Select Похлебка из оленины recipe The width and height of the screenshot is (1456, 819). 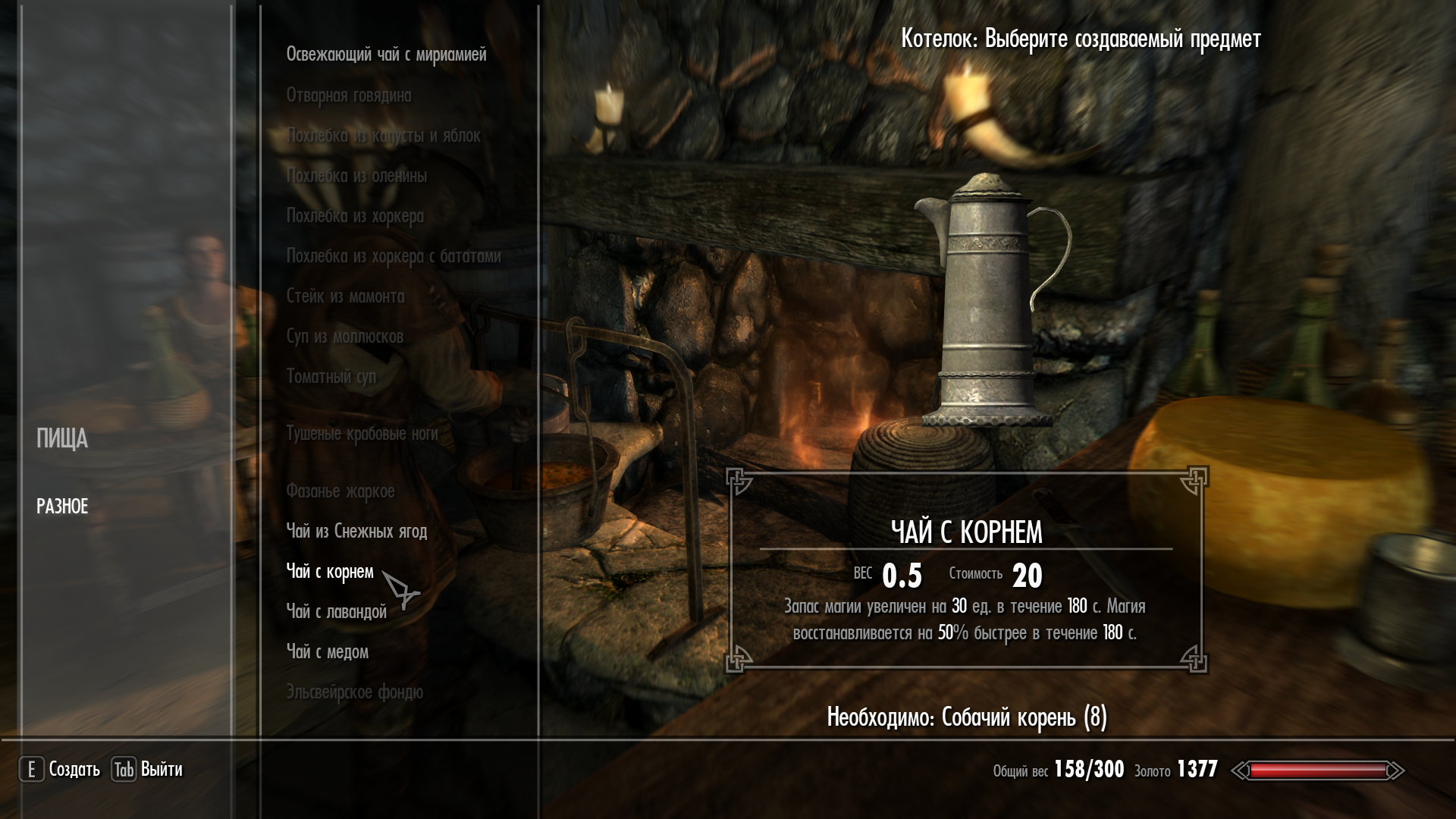(356, 176)
